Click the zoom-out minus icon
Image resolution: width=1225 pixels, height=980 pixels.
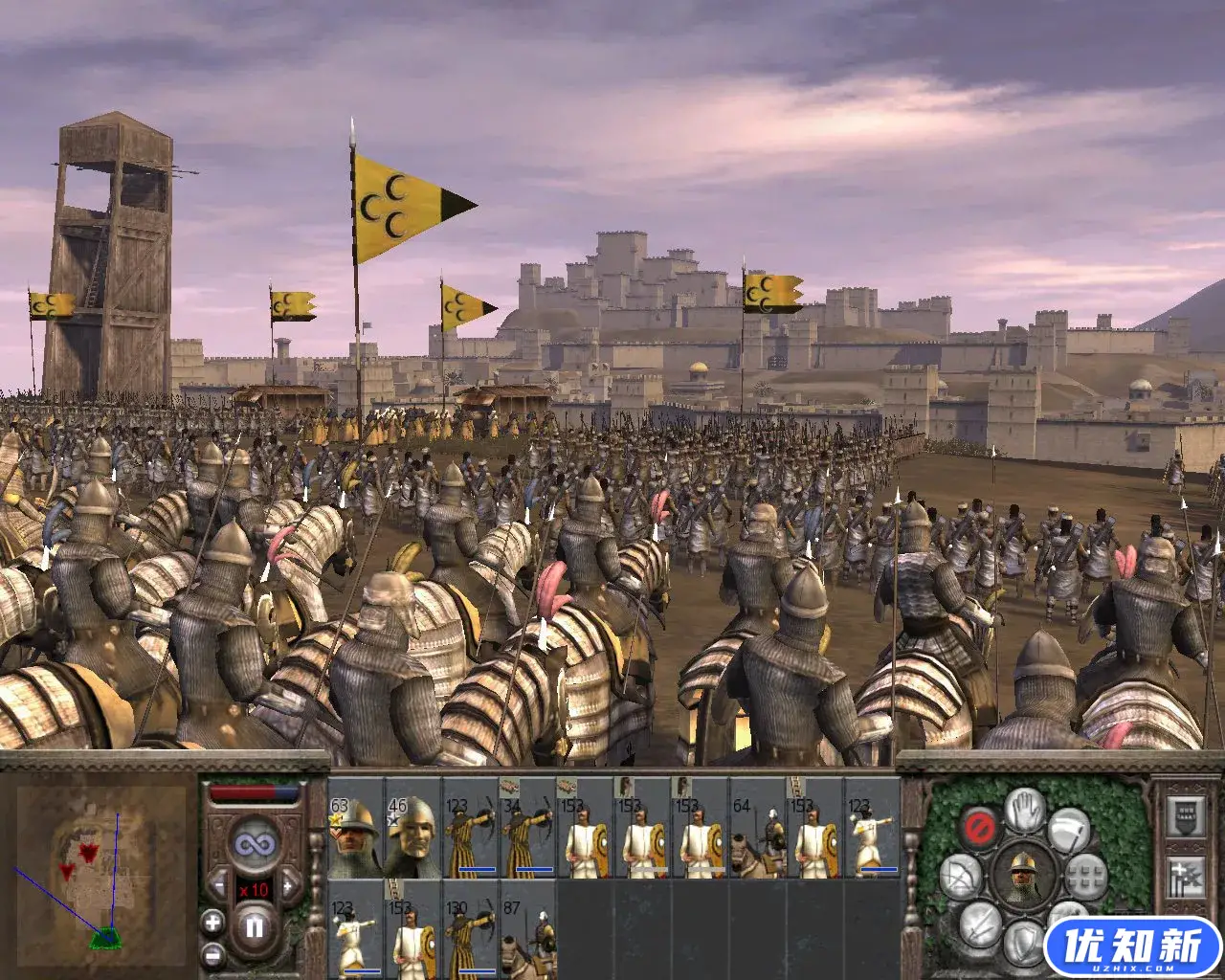point(212,955)
